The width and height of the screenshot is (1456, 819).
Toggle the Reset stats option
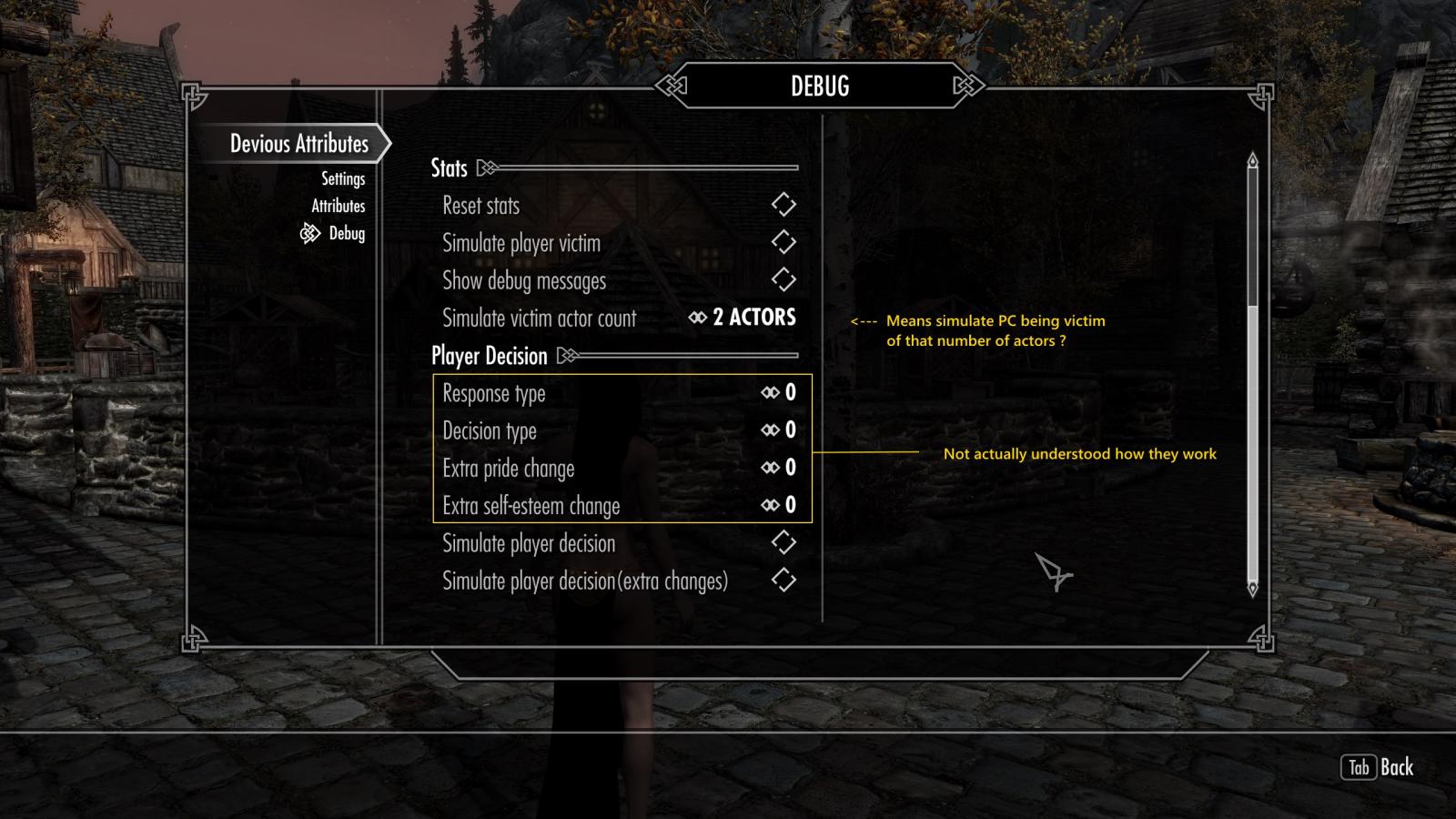click(783, 205)
